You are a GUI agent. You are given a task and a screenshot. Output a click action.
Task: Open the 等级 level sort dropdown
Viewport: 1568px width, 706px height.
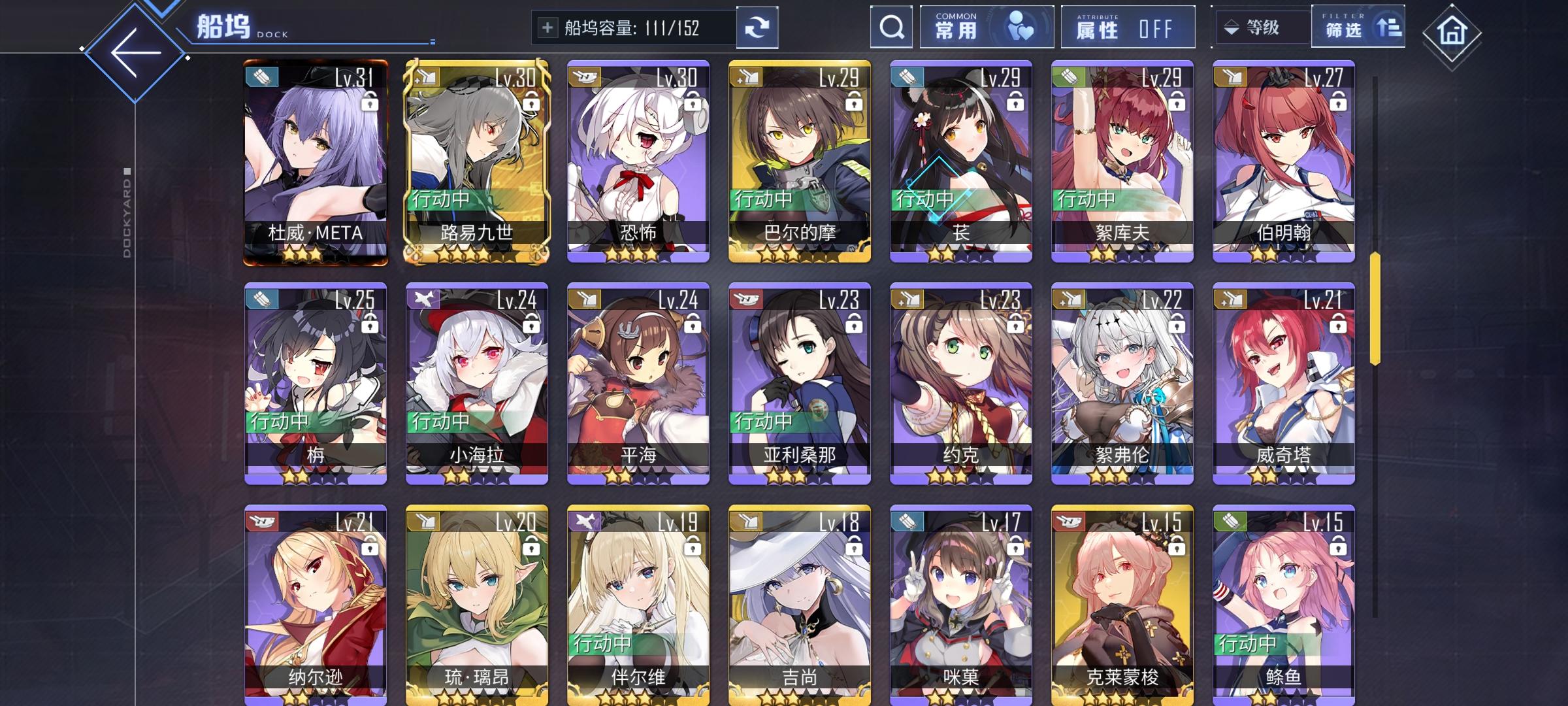click(x=1262, y=27)
